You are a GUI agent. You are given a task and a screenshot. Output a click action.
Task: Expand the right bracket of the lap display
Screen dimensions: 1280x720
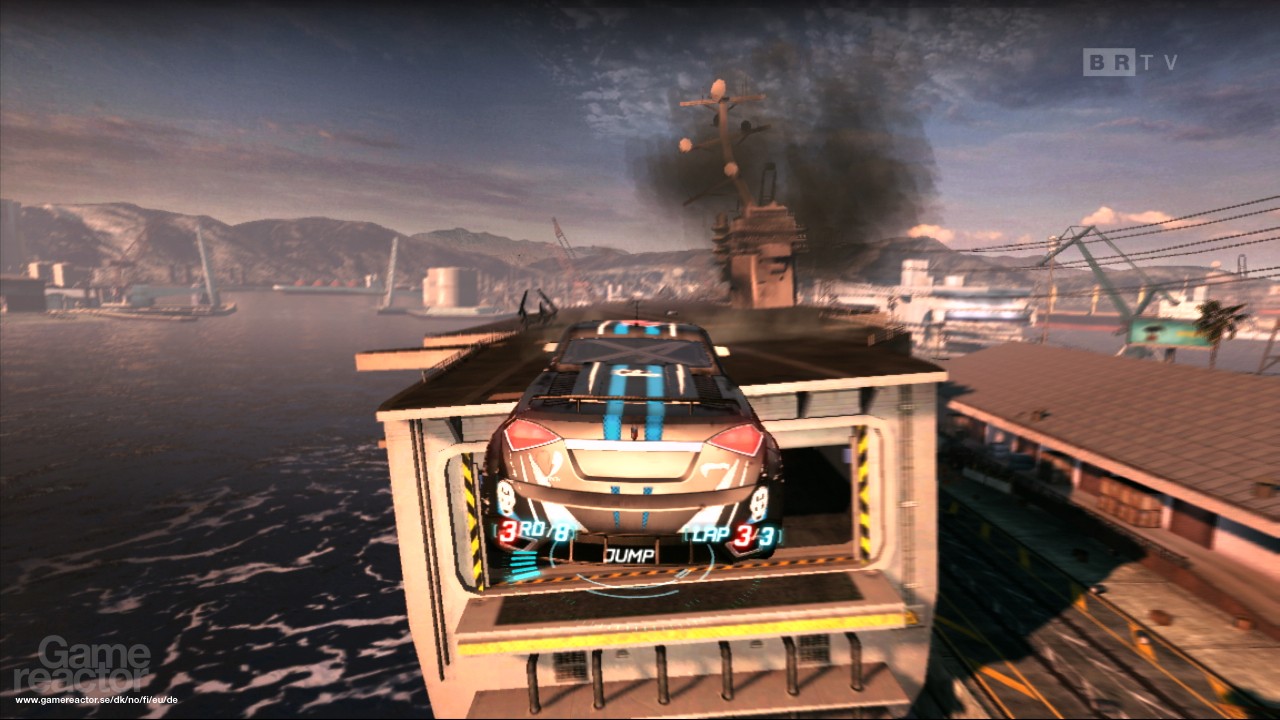point(780,536)
